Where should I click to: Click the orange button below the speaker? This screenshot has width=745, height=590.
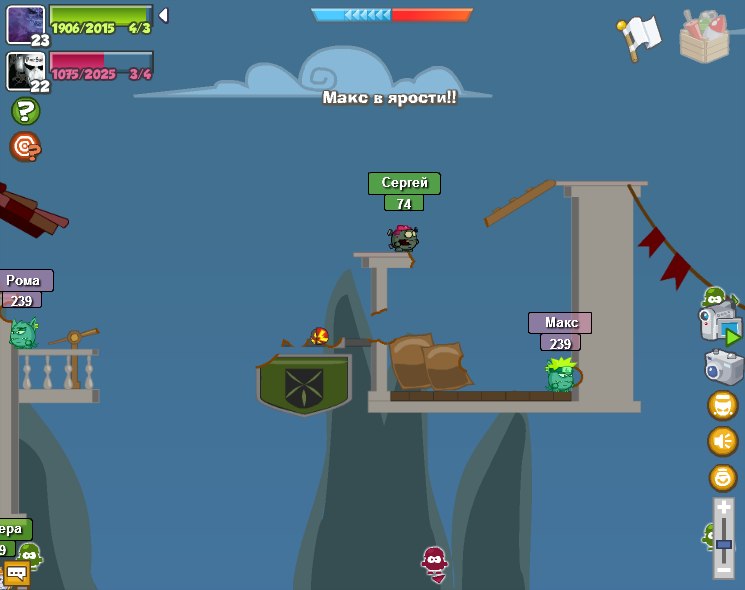click(x=722, y=477)
